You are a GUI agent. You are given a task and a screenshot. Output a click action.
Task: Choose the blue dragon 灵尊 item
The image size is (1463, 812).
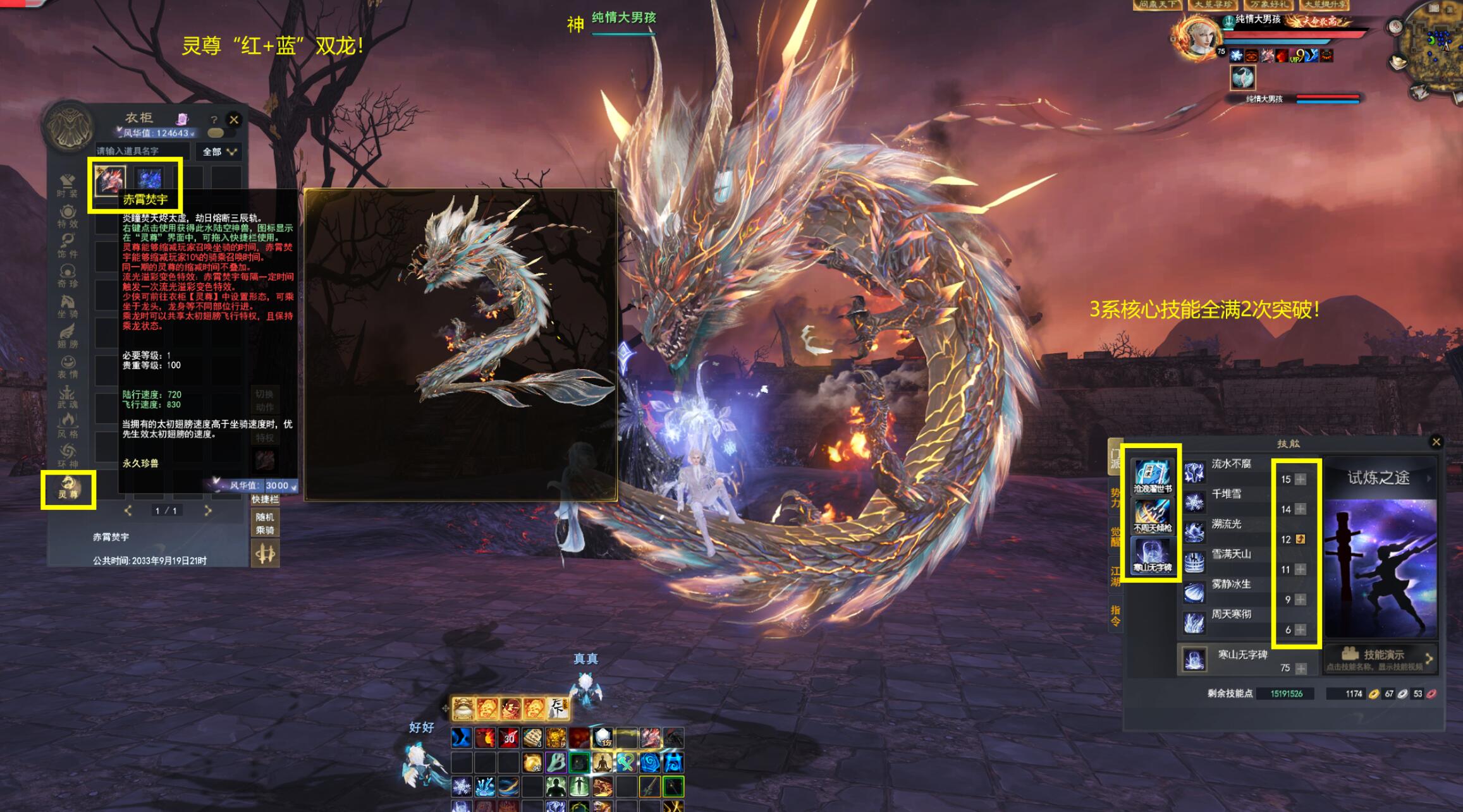click(x=149, y=179)
